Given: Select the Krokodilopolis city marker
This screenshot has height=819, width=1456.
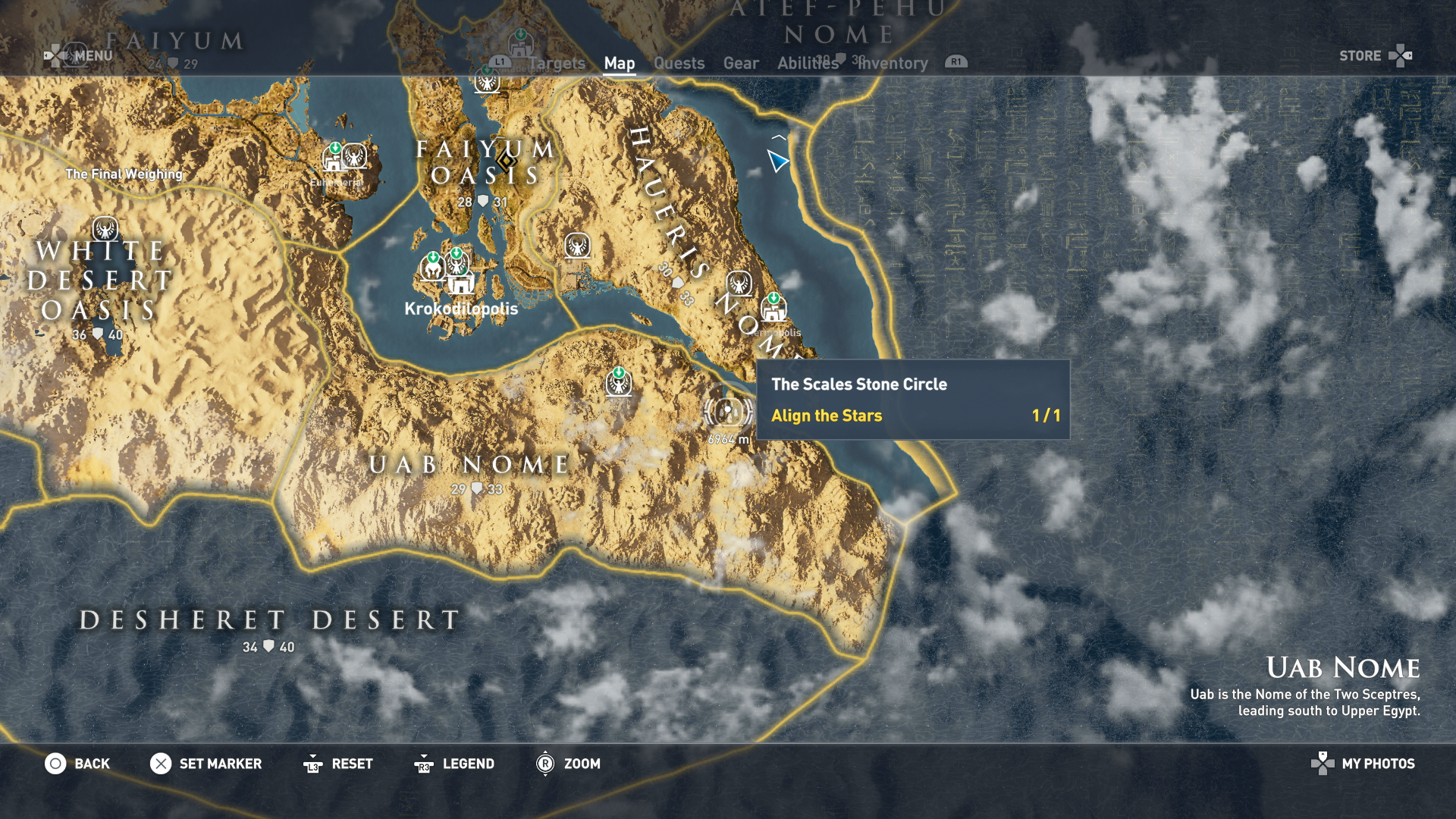Looking at the screenshot, I should coord(460,284).
